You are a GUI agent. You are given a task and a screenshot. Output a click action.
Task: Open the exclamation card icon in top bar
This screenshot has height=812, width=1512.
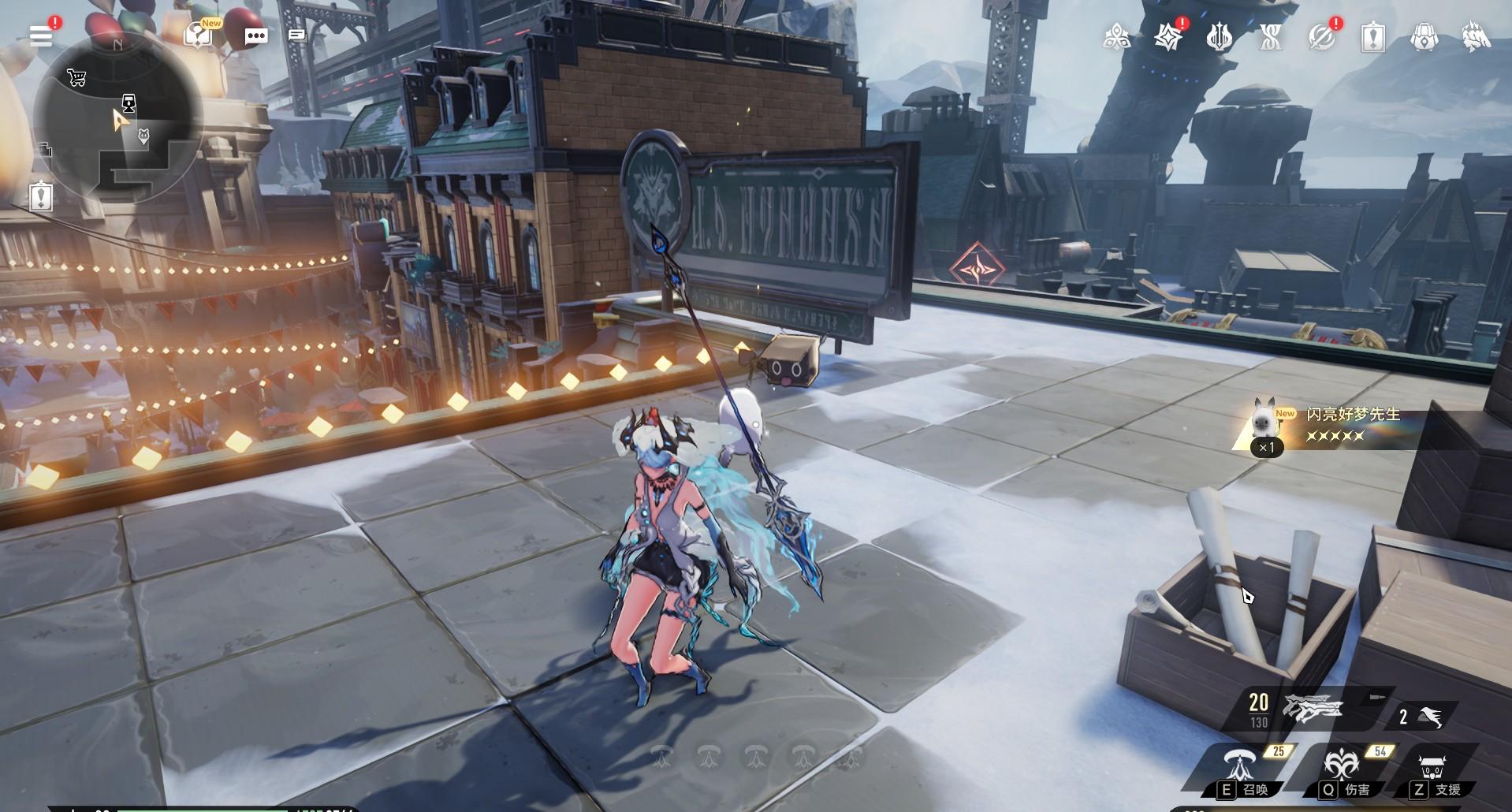(1373, 37)
